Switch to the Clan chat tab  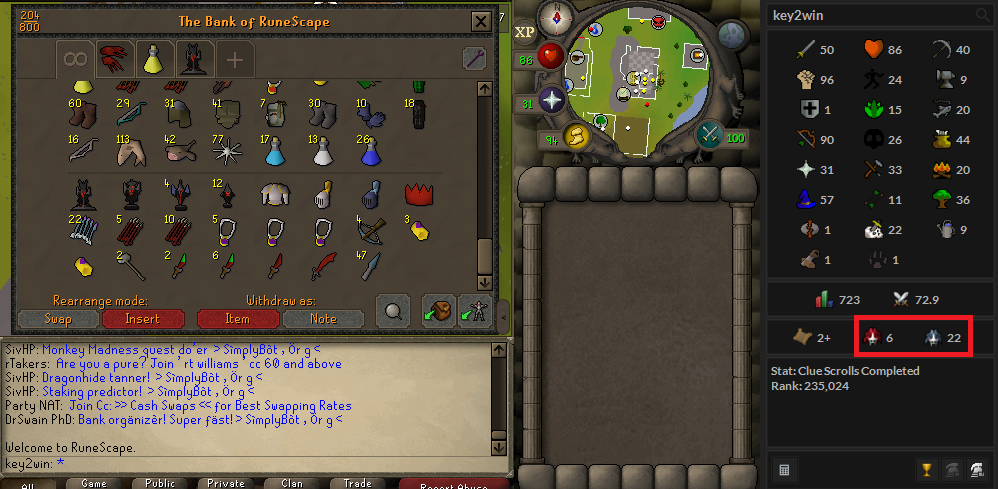pyautogui.click(x=291, y=483)
